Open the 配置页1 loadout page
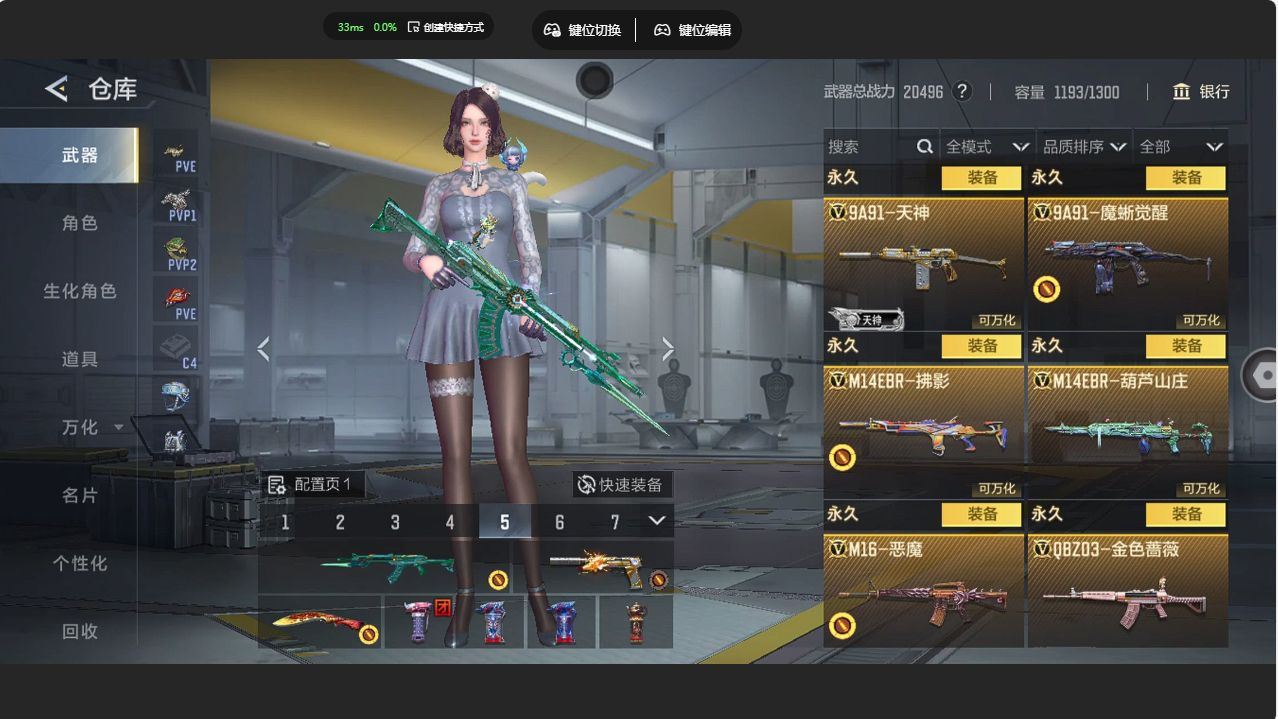The width and height of the screenshot is (1278, 719). (311, 485)
